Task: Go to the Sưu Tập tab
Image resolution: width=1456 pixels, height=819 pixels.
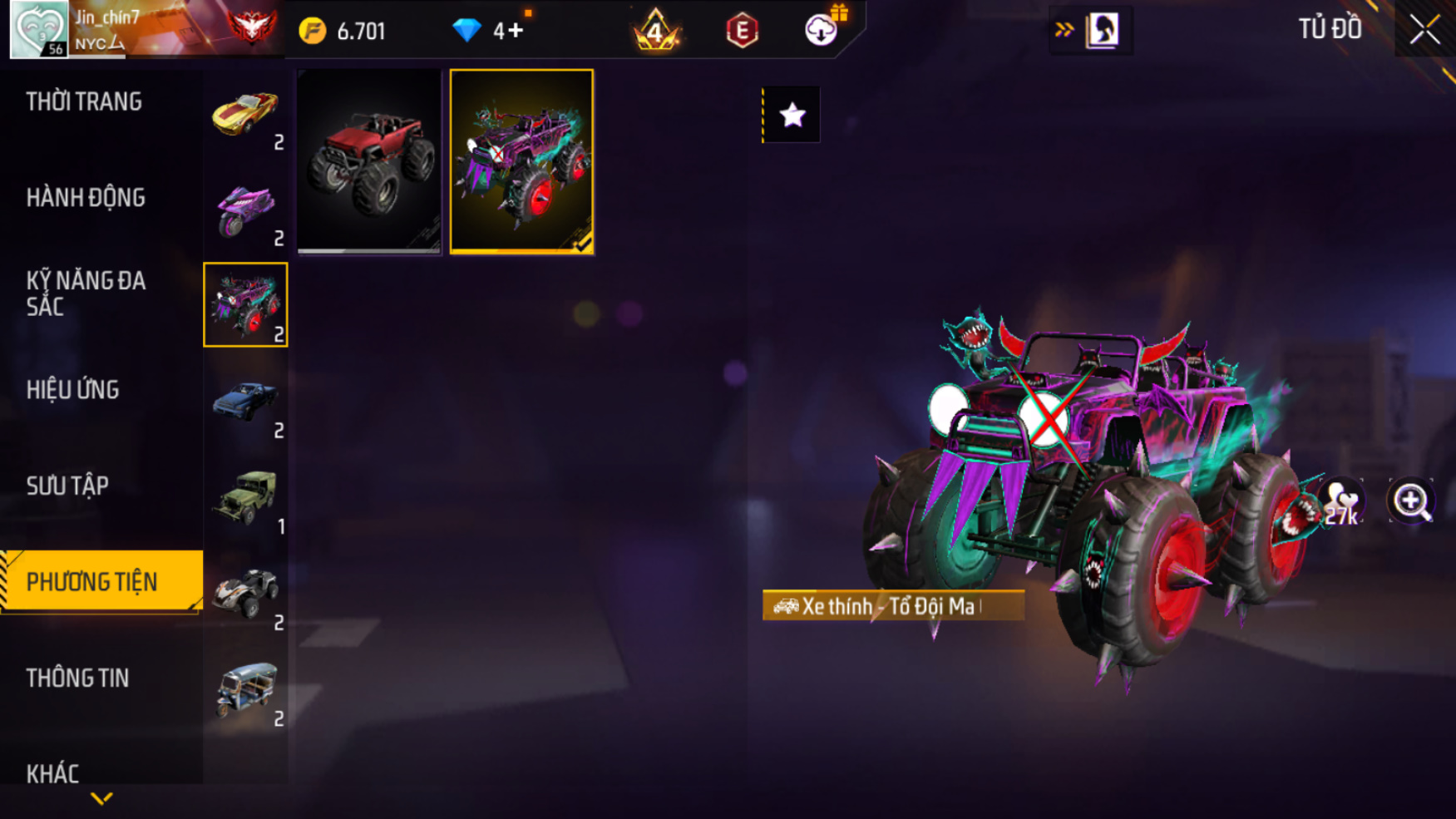Action: 67,486
